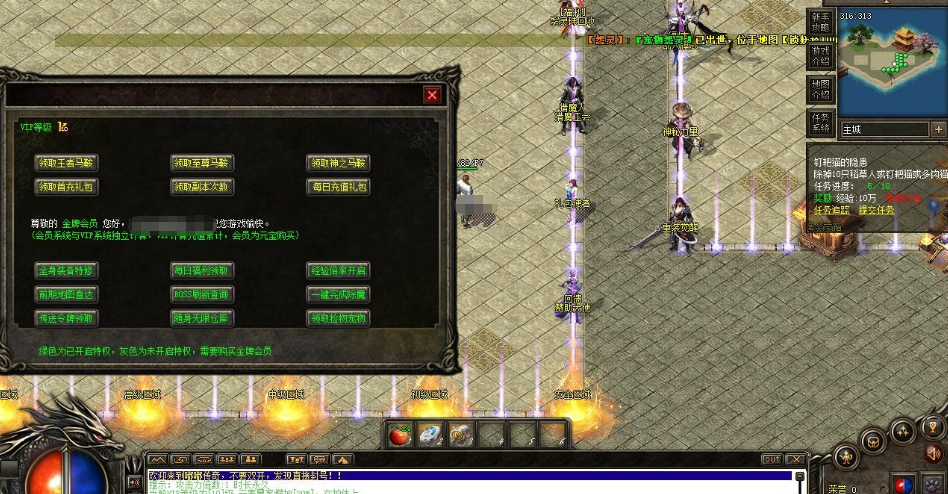The height and width of the screenshot is (494, 948).
Task: Claim the 领取首充礼包 gift pack
Action: click(x=67, y=186)
